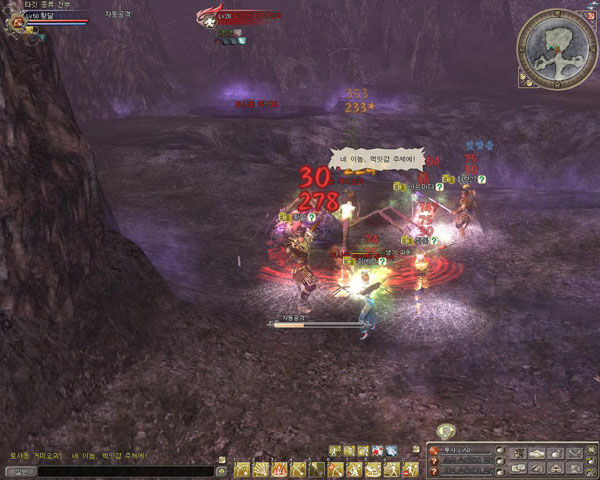Click the blue crystal icon above the hotbar

pyautogui.click(x=391, y=451)
